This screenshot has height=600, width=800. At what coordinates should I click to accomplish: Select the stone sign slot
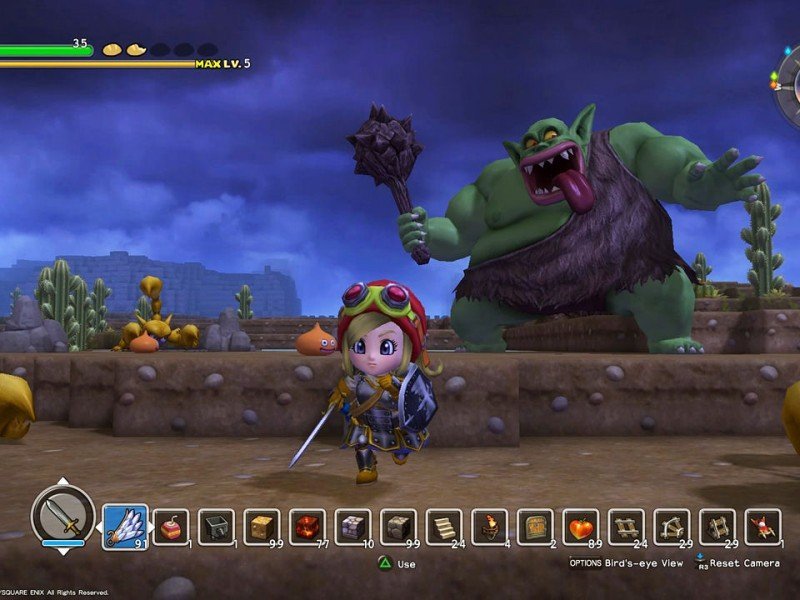(x=535, y=527)
